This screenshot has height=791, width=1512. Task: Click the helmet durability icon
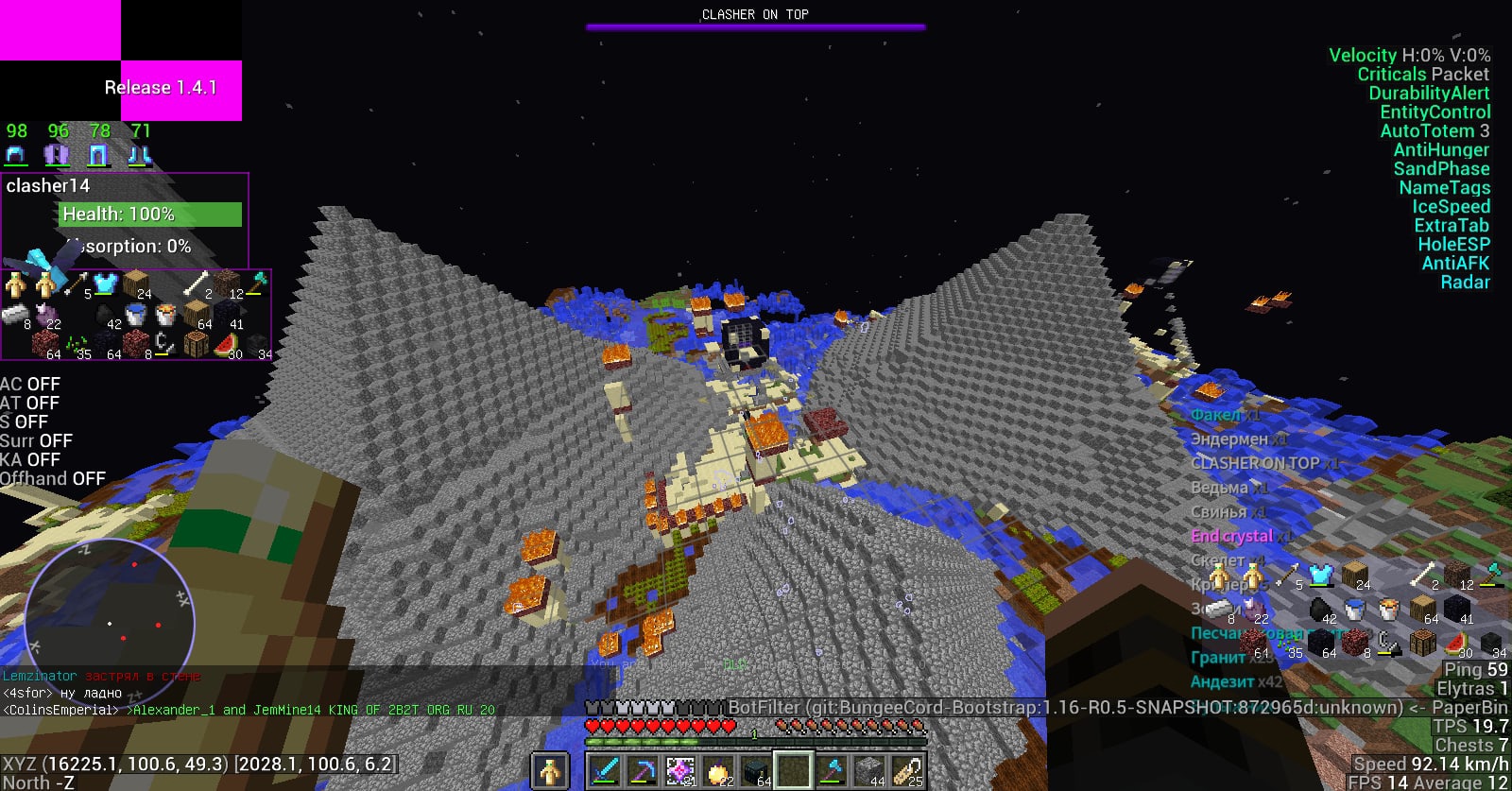pyautogui.click(x=16, y=155)
